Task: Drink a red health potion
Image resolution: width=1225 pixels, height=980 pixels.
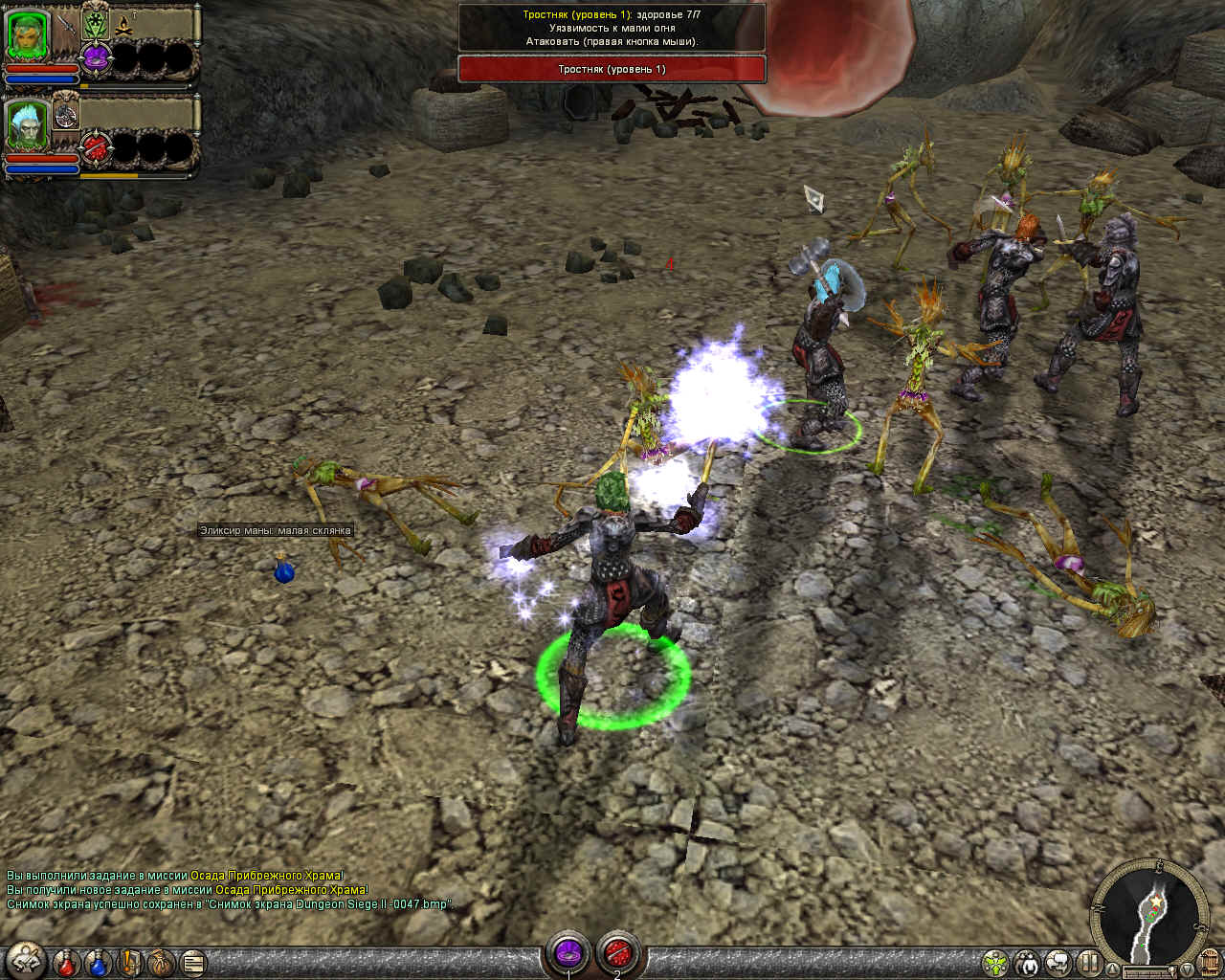Action: [x=66, y=961]
